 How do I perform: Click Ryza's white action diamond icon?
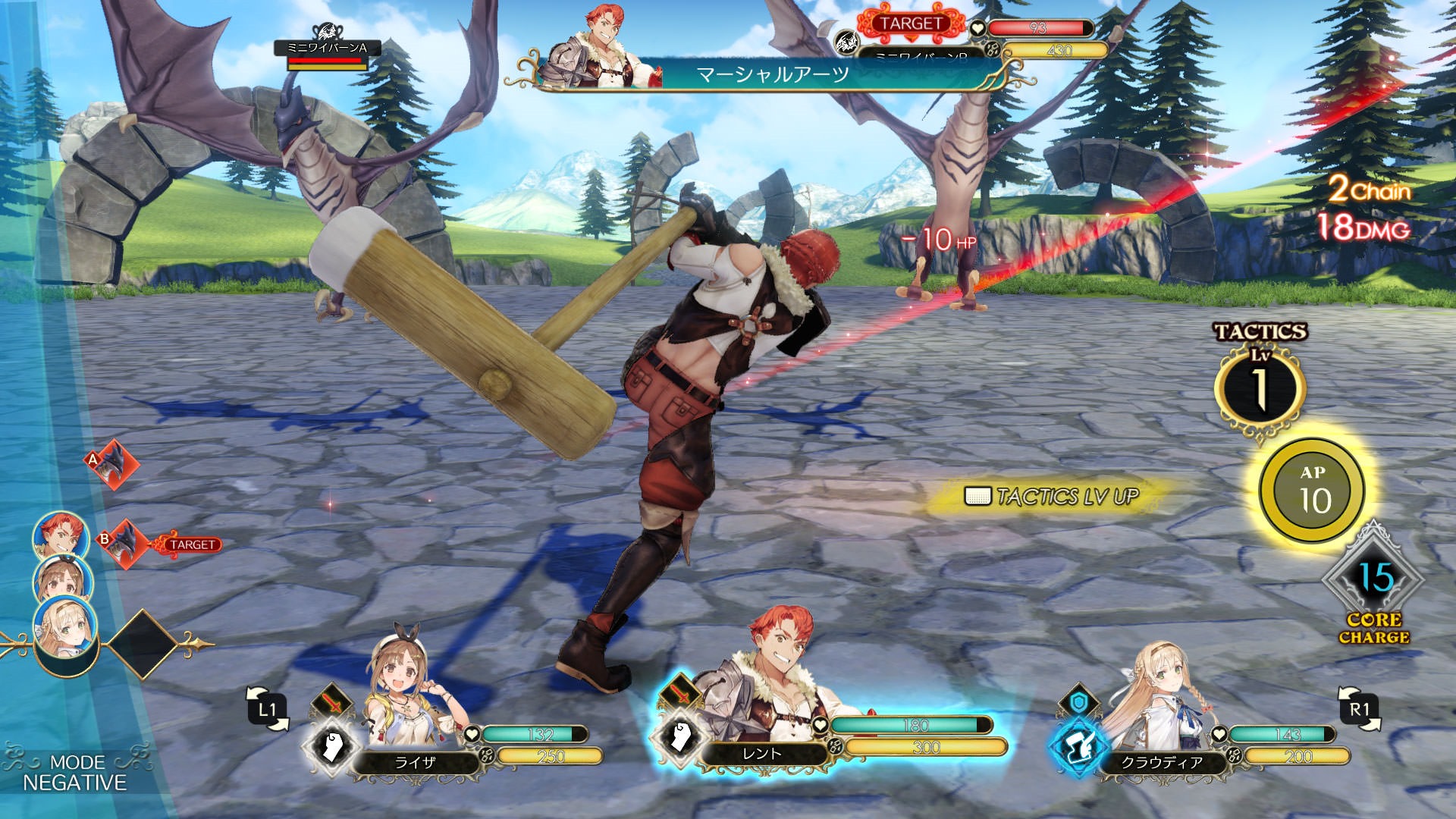[x=329, y=745]
